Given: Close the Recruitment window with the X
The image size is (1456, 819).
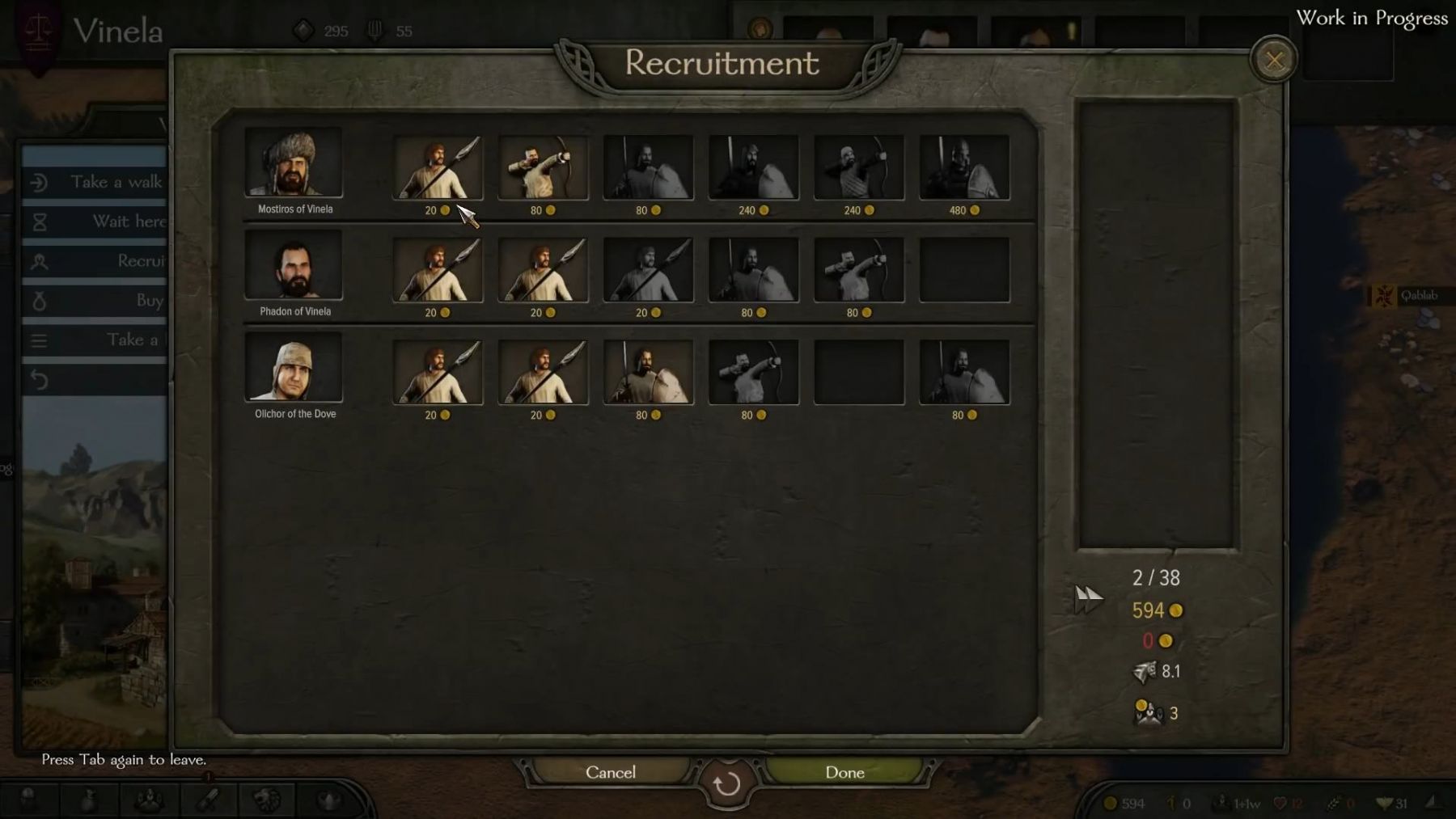Looking at the screenshot, I should pyautogui.click(x=1274, y=60).
